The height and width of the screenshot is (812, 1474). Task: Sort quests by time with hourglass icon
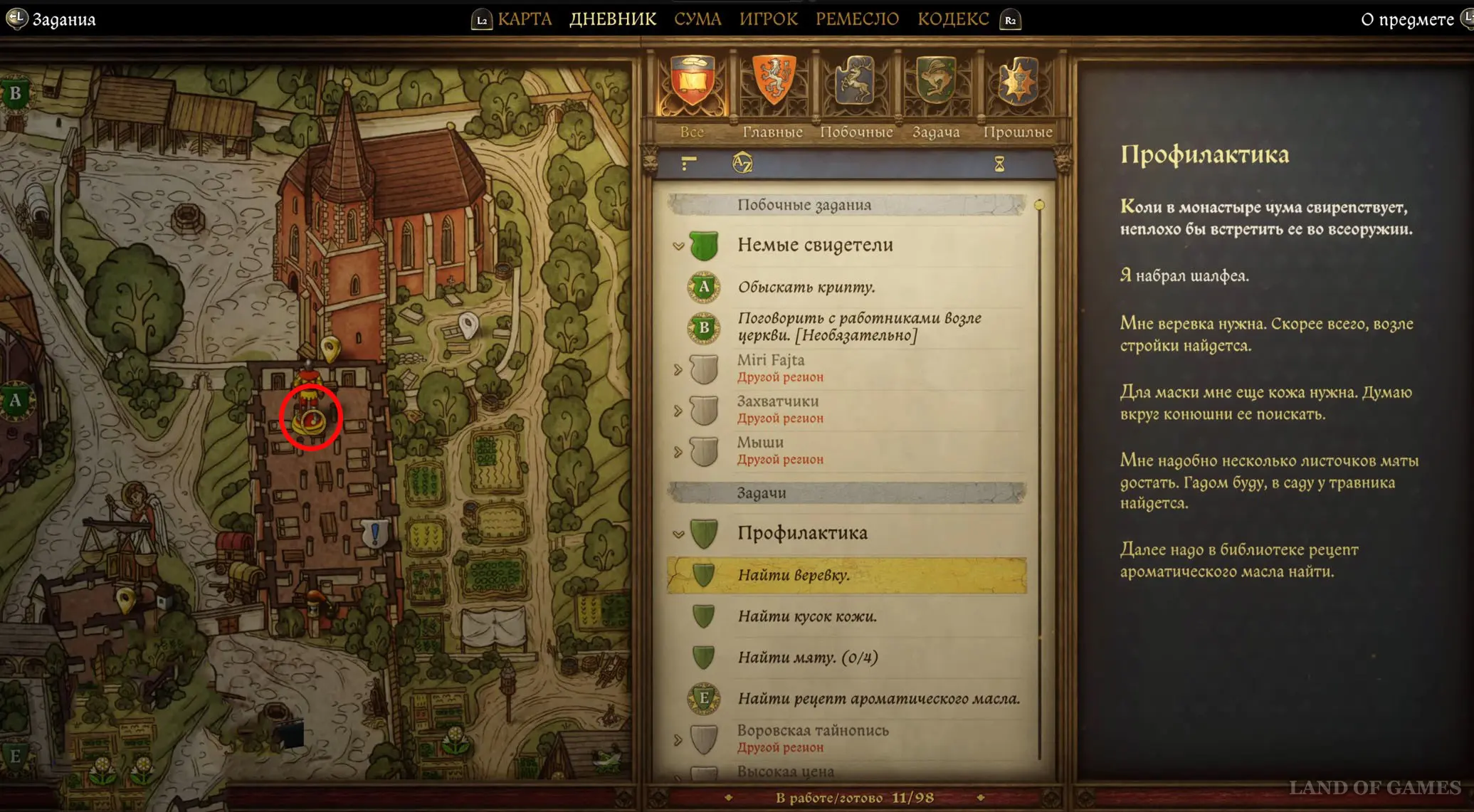[999, 164]
